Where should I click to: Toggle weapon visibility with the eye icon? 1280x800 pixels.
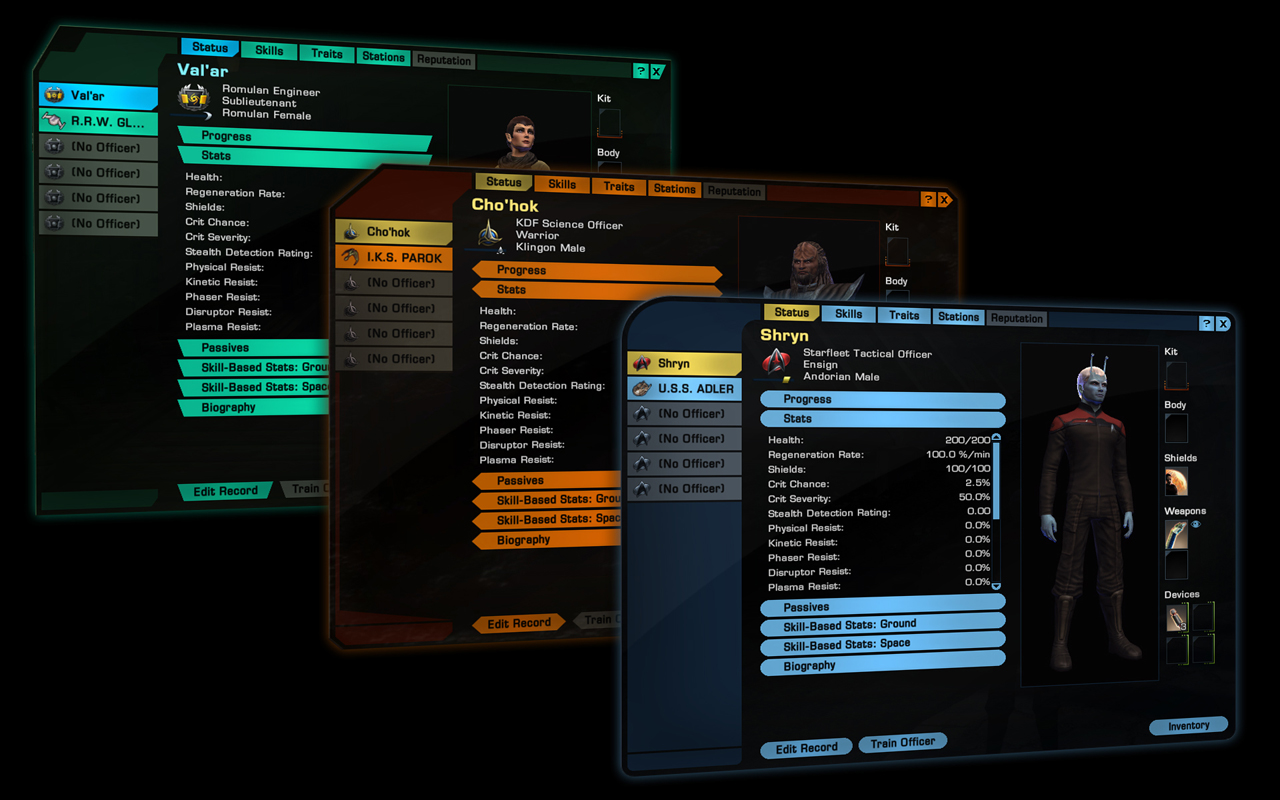[x=1194, y=524]
